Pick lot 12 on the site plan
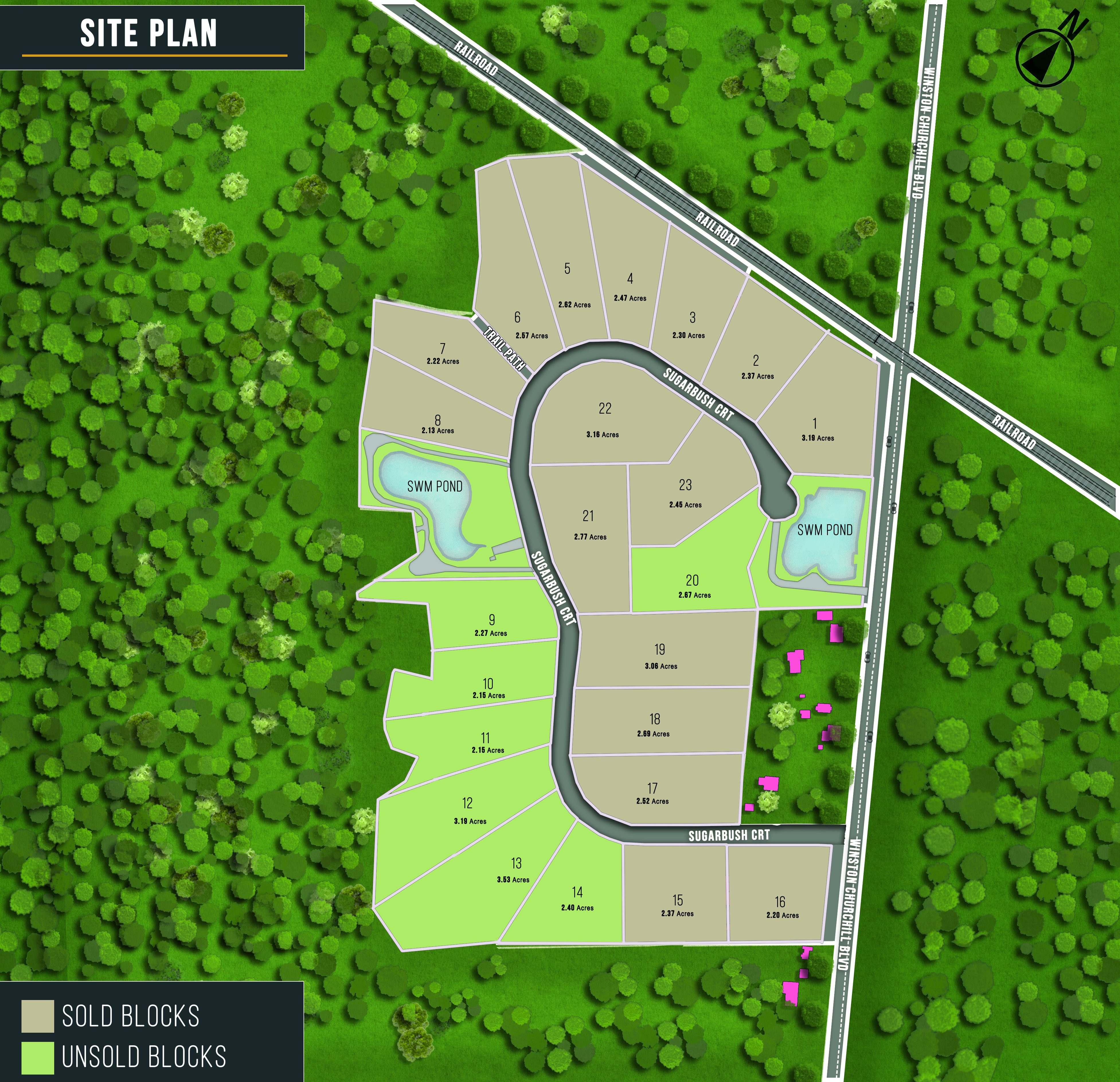This screenshot has width=1120, height=1082. pyautogui.click(x=468, y=810)
